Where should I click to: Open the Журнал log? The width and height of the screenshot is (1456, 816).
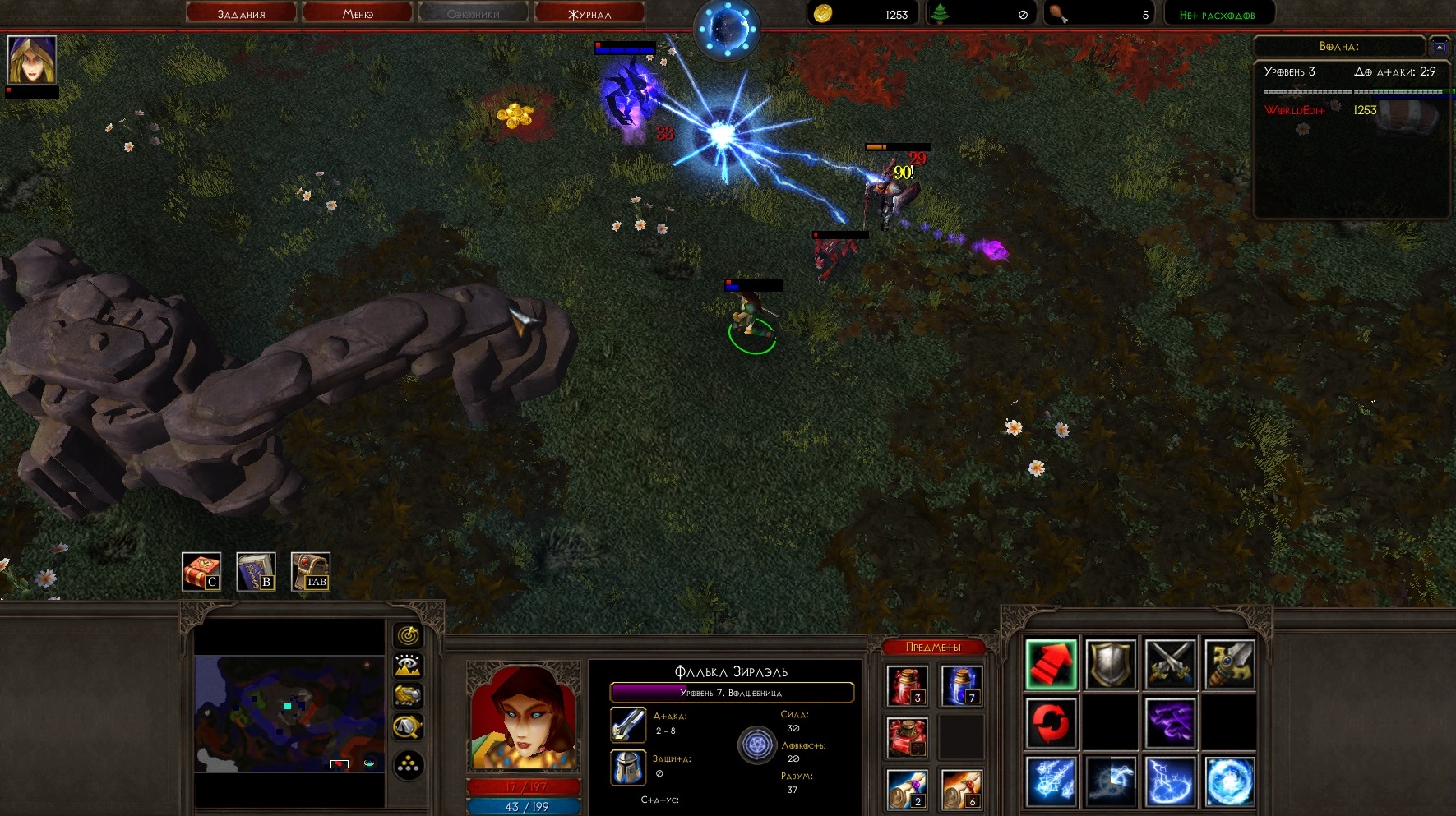coord(589,13)
